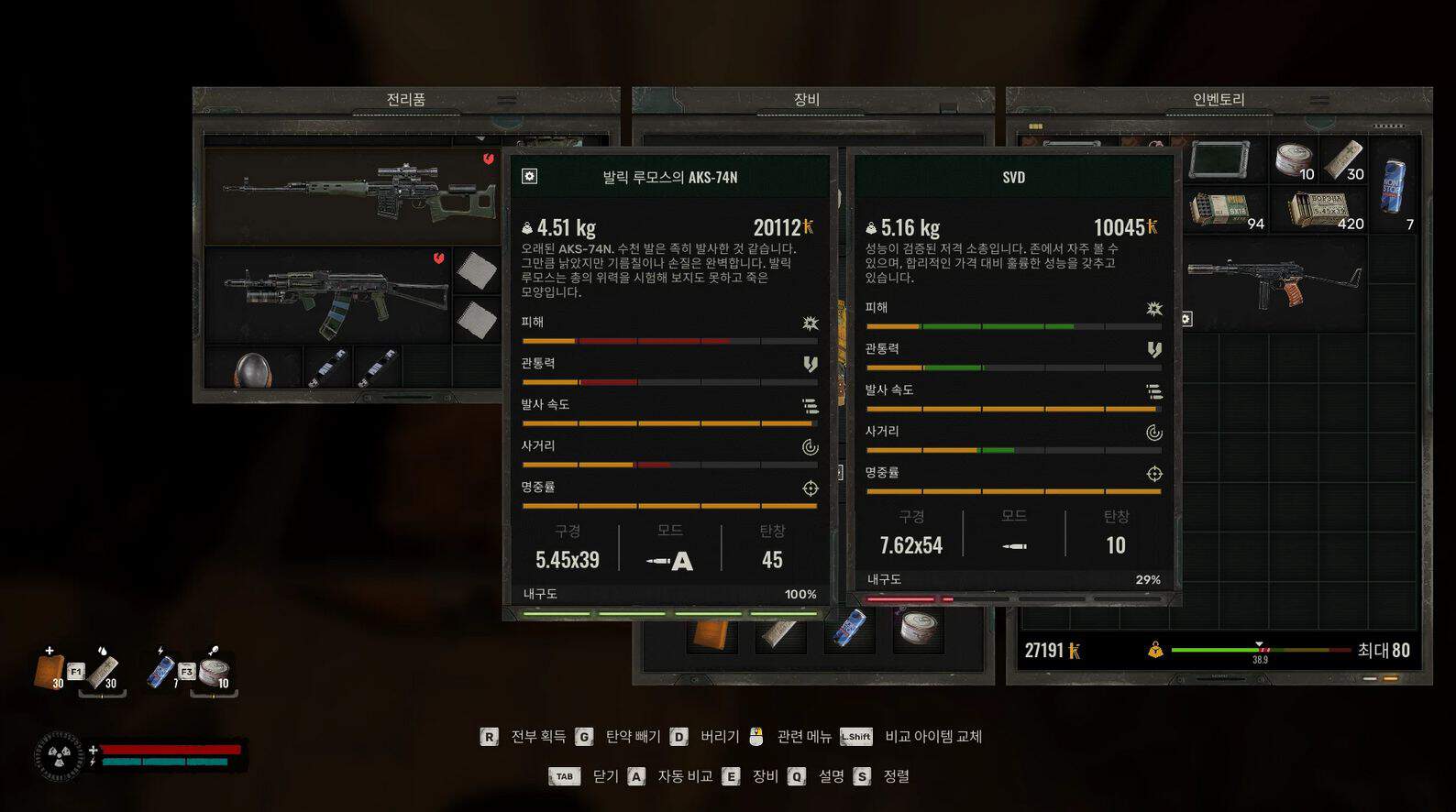Image resolution: width=1456 pixels, height=812 pixels.
Task: Choose the energy drink quick slot in equipment panel
Action: 850,631
